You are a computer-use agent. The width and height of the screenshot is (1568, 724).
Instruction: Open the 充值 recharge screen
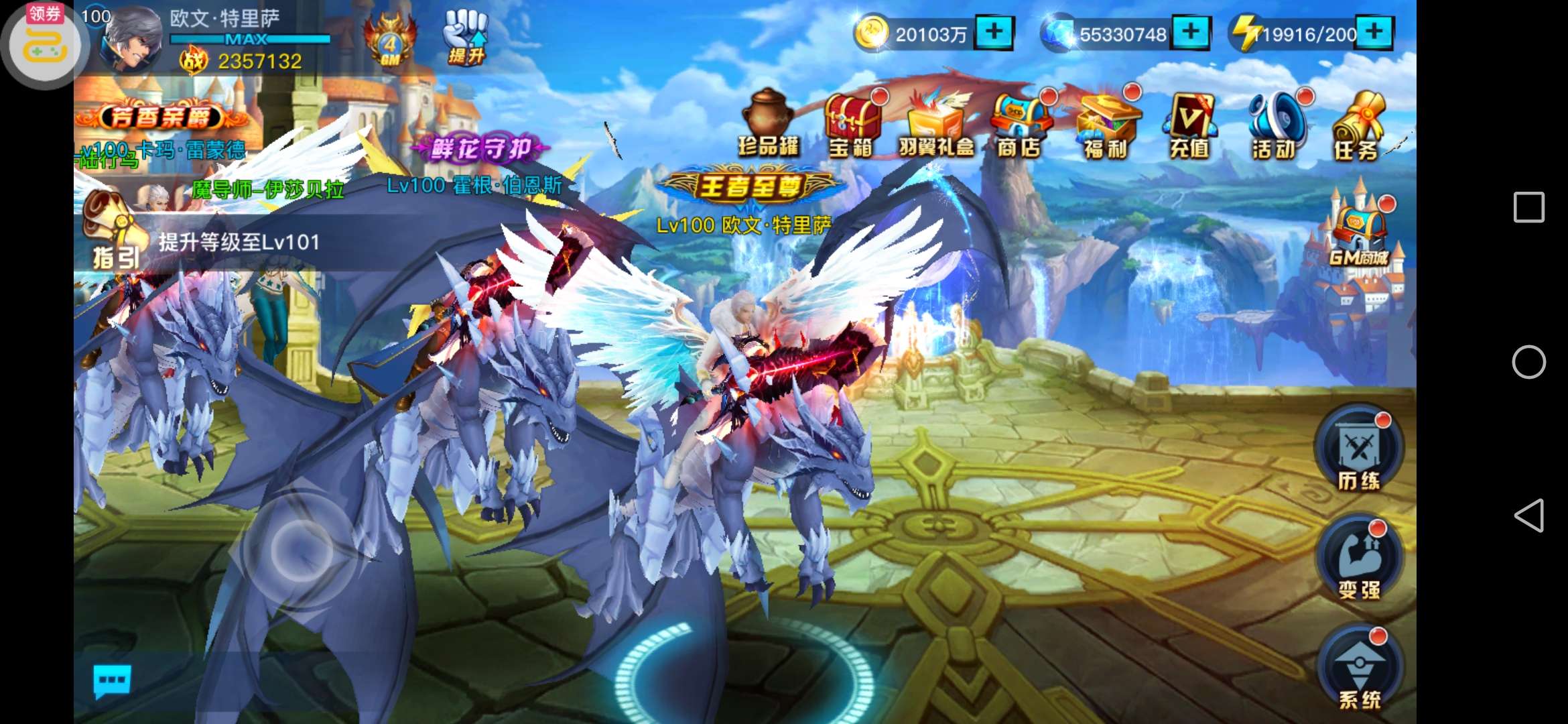tap(1189, 125)
